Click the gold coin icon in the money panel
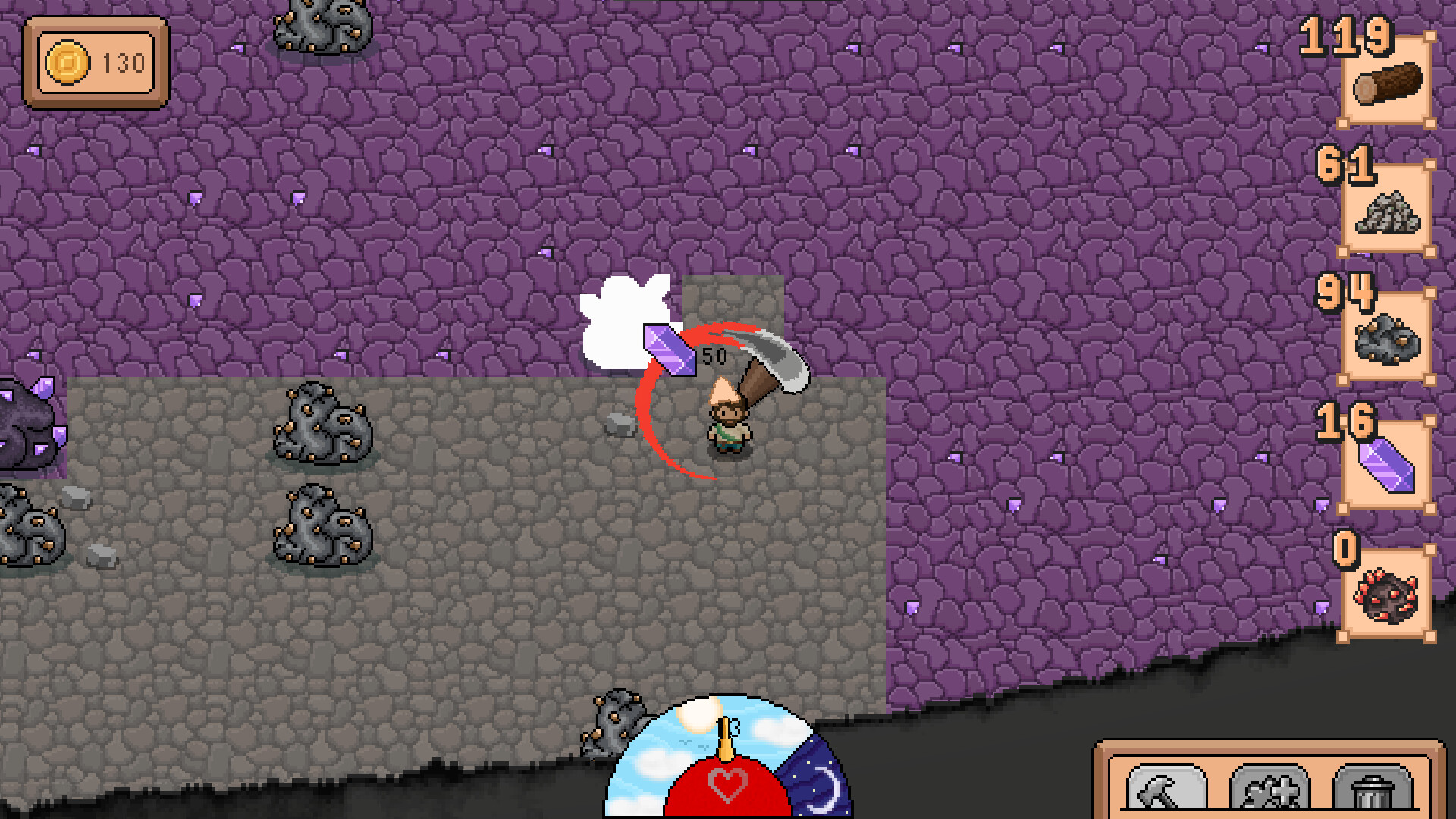 70,63
